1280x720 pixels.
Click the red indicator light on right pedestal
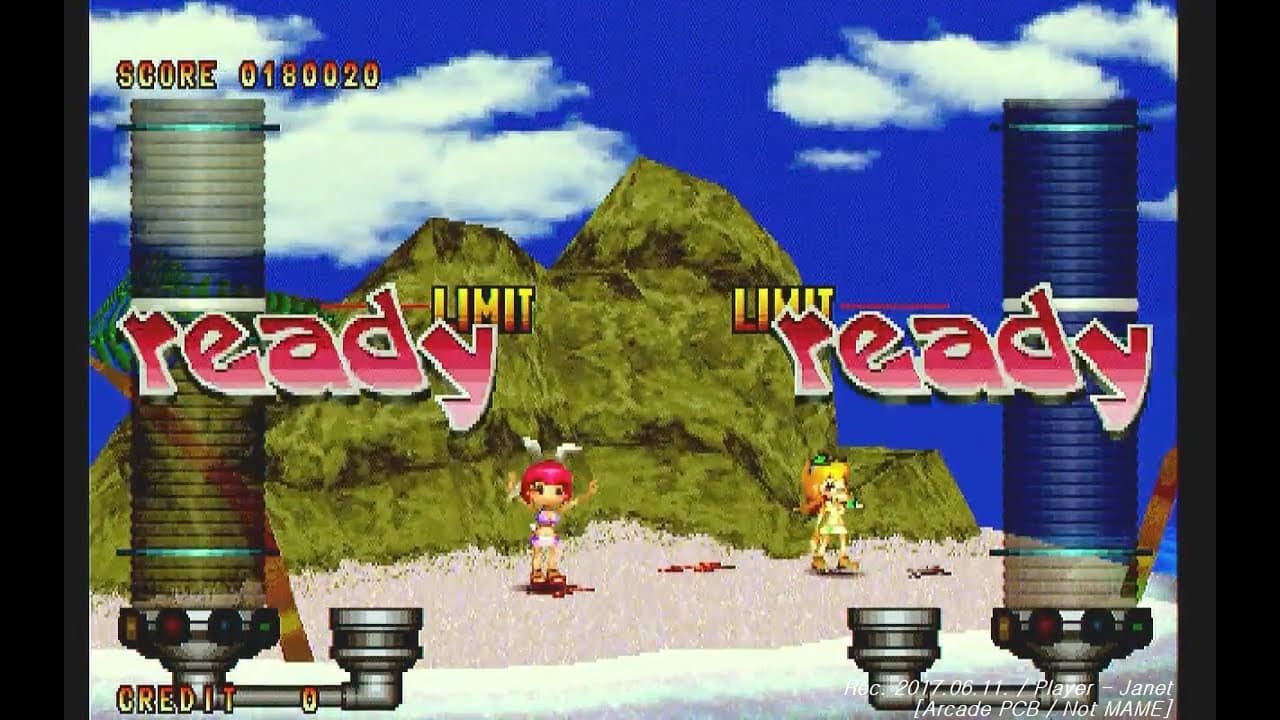point(1046,626)
